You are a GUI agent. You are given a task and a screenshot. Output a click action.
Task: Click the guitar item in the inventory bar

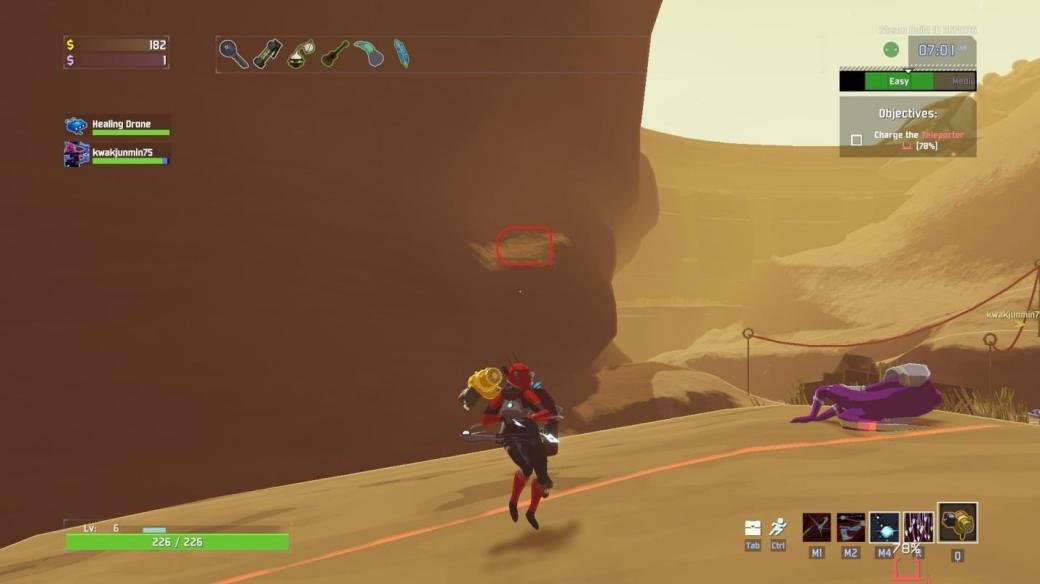334,53
